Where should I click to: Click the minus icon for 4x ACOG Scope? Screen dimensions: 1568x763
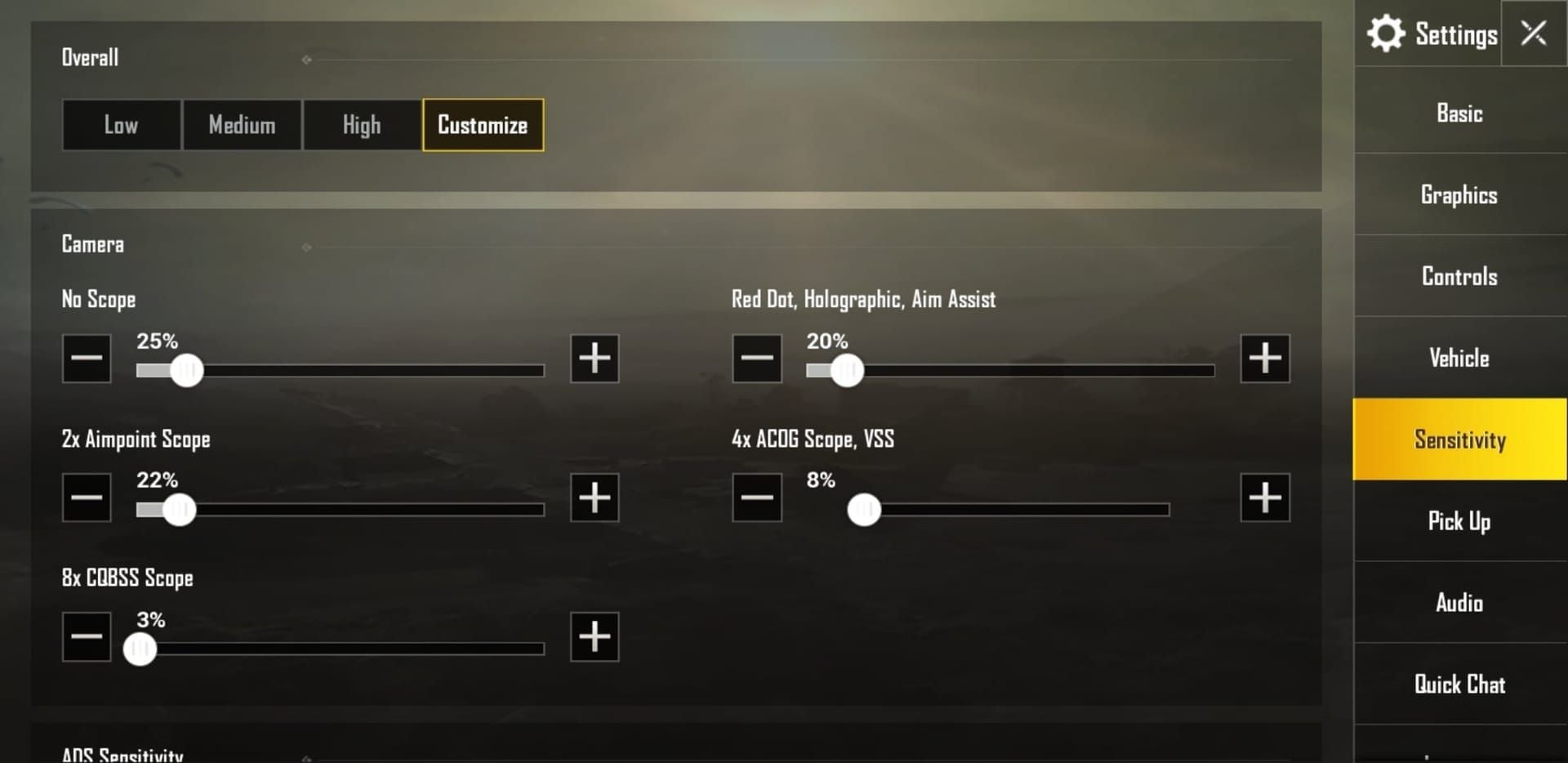(x=755, y=498)
